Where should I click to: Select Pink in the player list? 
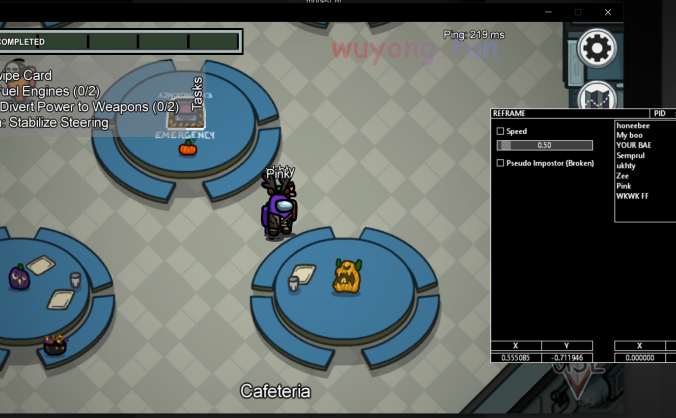(624, 185)
